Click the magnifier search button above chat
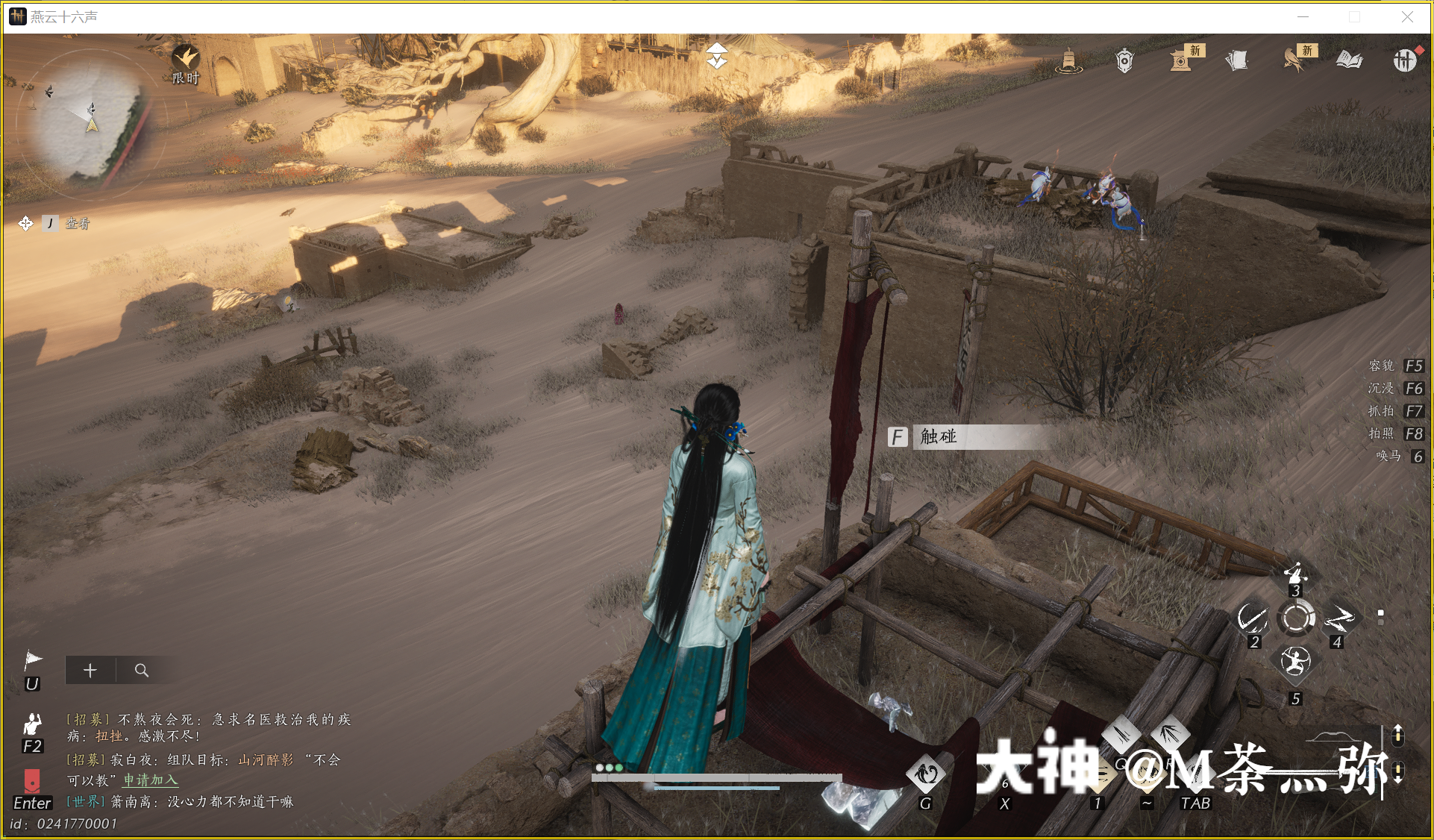This screenshot has height=840, width=1434. tap(141, 670)
